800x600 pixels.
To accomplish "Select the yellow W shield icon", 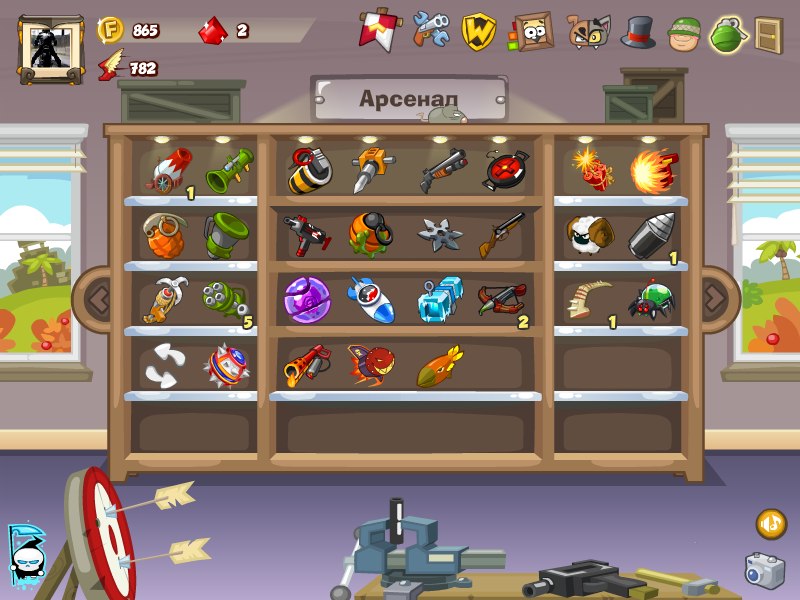I will (478, 32).
